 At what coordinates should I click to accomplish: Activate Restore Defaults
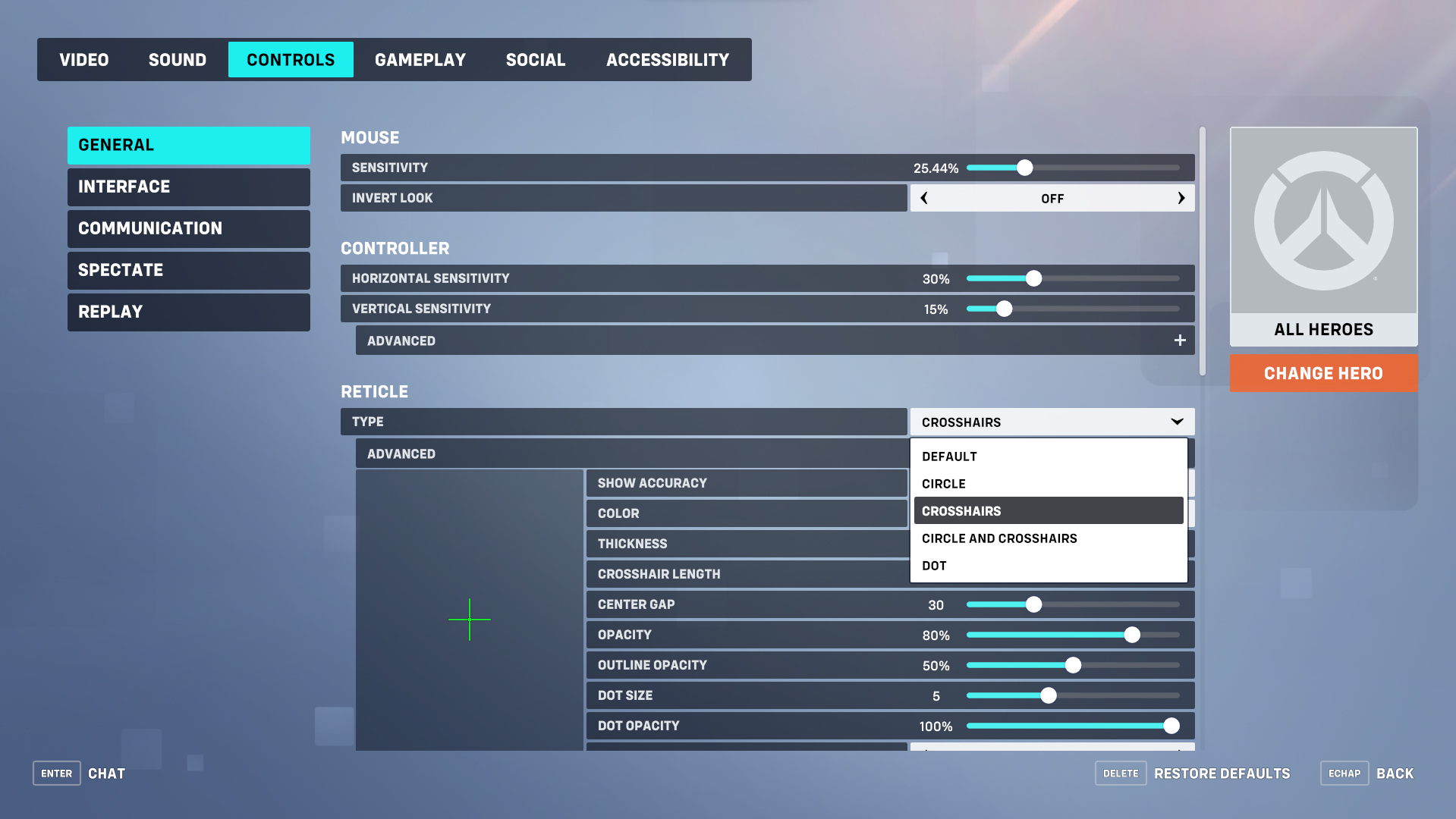coord(1222,773)
